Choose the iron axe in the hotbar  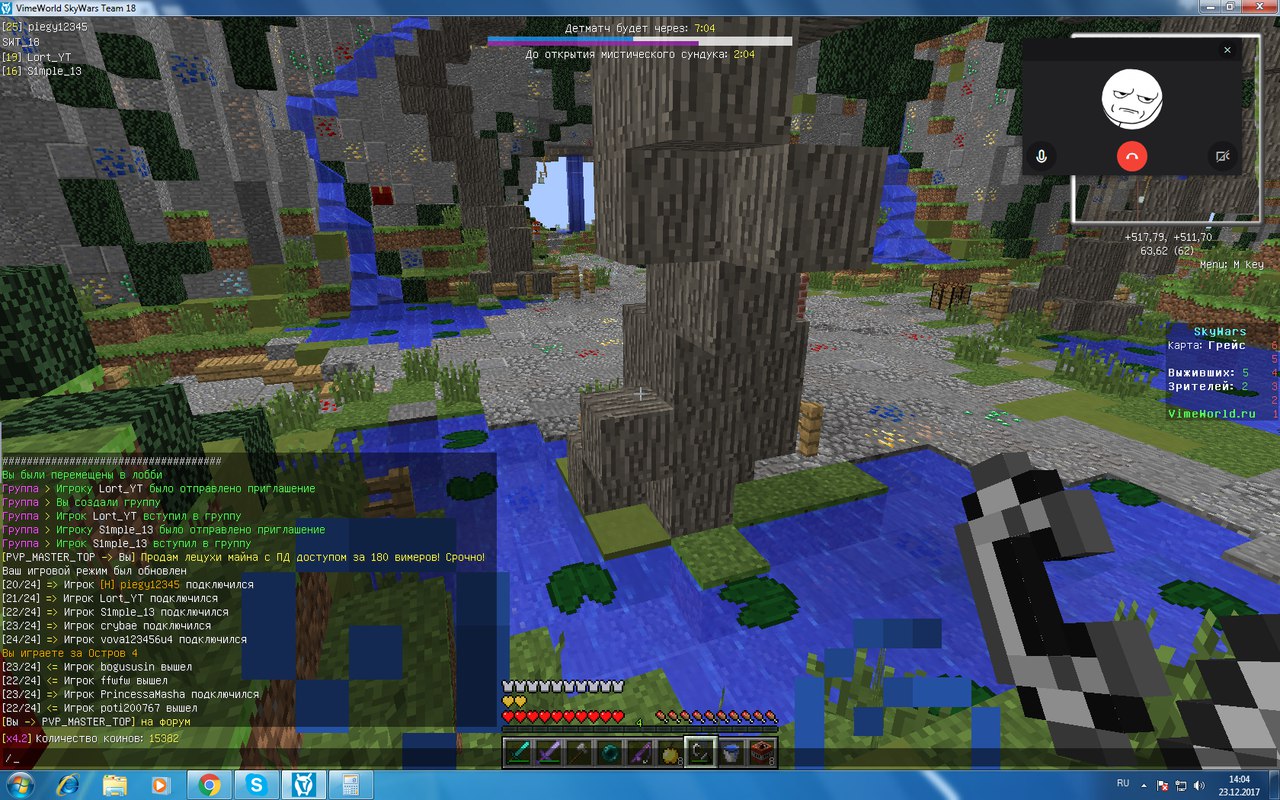pyautogui.click(x=579, y=752)
